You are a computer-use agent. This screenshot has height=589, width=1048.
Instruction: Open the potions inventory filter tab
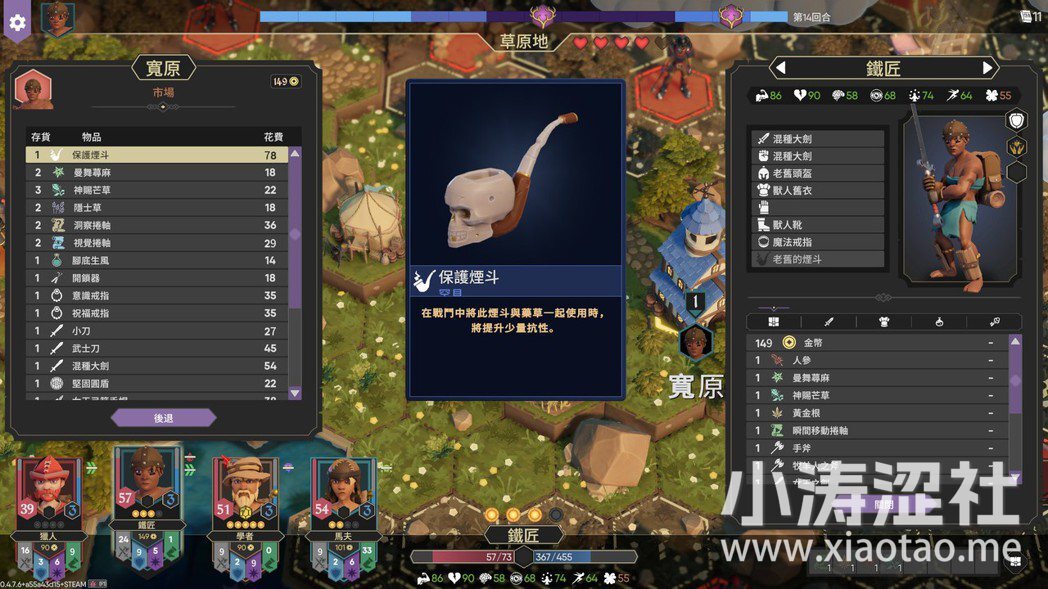point(938,322)
